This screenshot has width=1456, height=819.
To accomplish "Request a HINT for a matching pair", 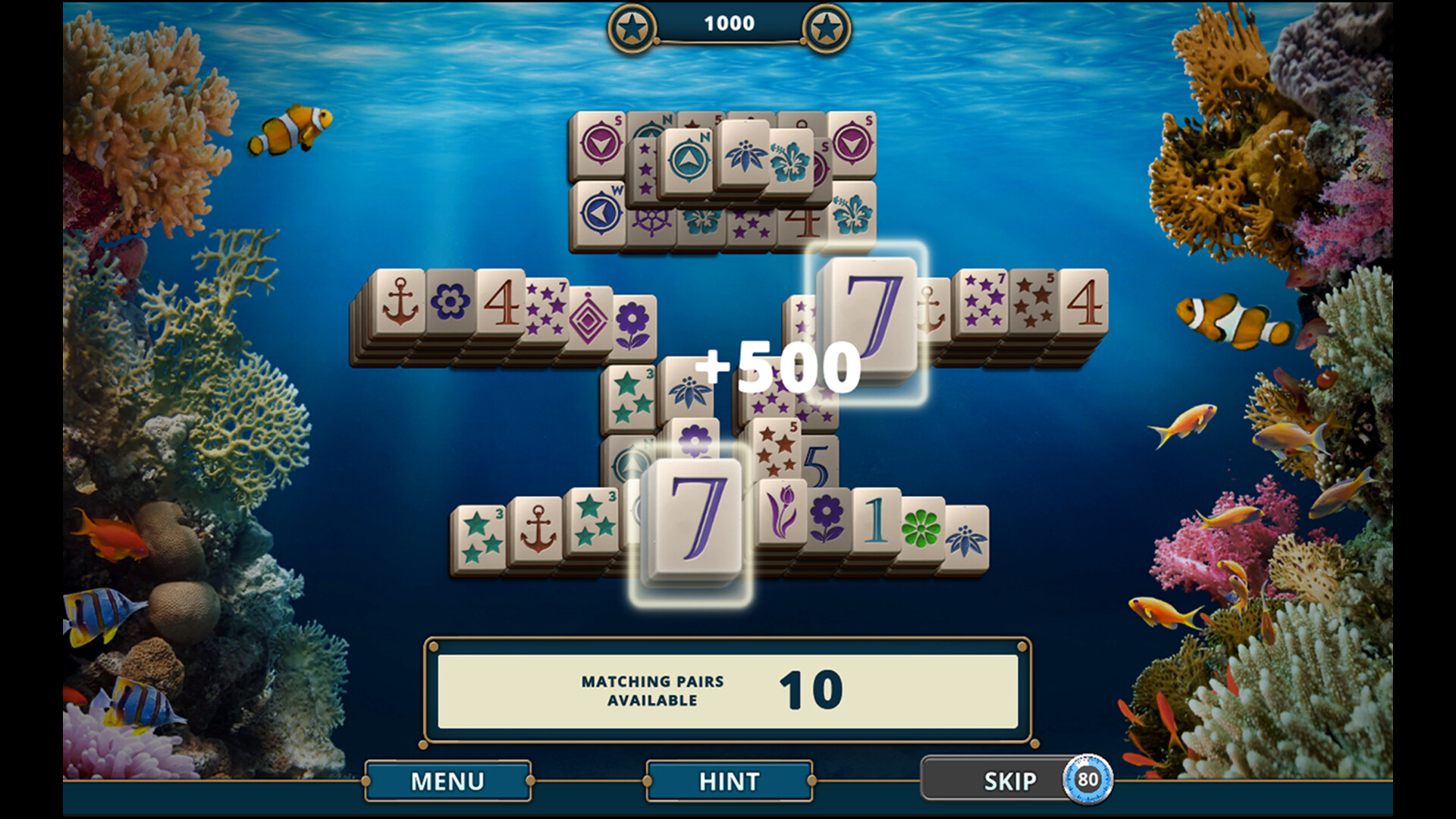I will click(729, 781).
